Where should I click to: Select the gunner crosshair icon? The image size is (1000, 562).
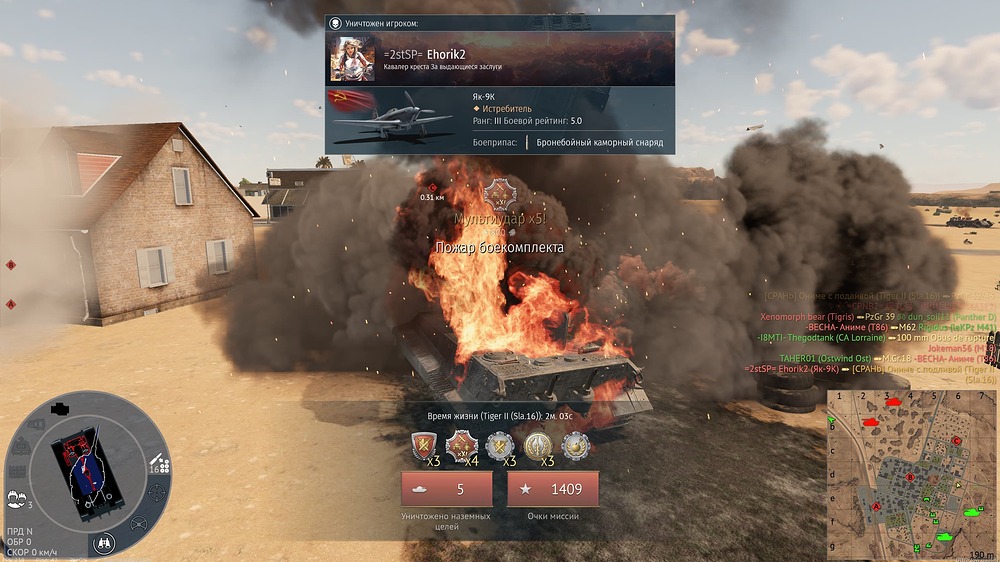coord(157,493)
